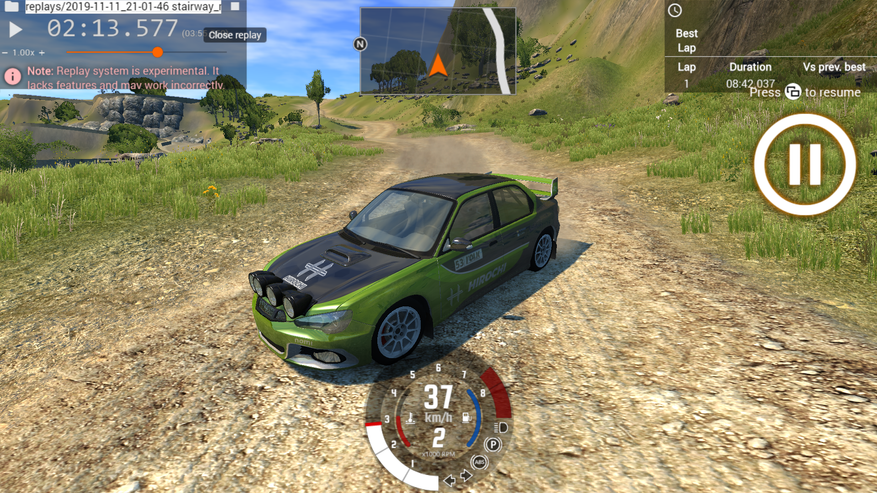Decrease replay speed with the minus button
This screenshot has height=493, width=877.
click(5, 52)
